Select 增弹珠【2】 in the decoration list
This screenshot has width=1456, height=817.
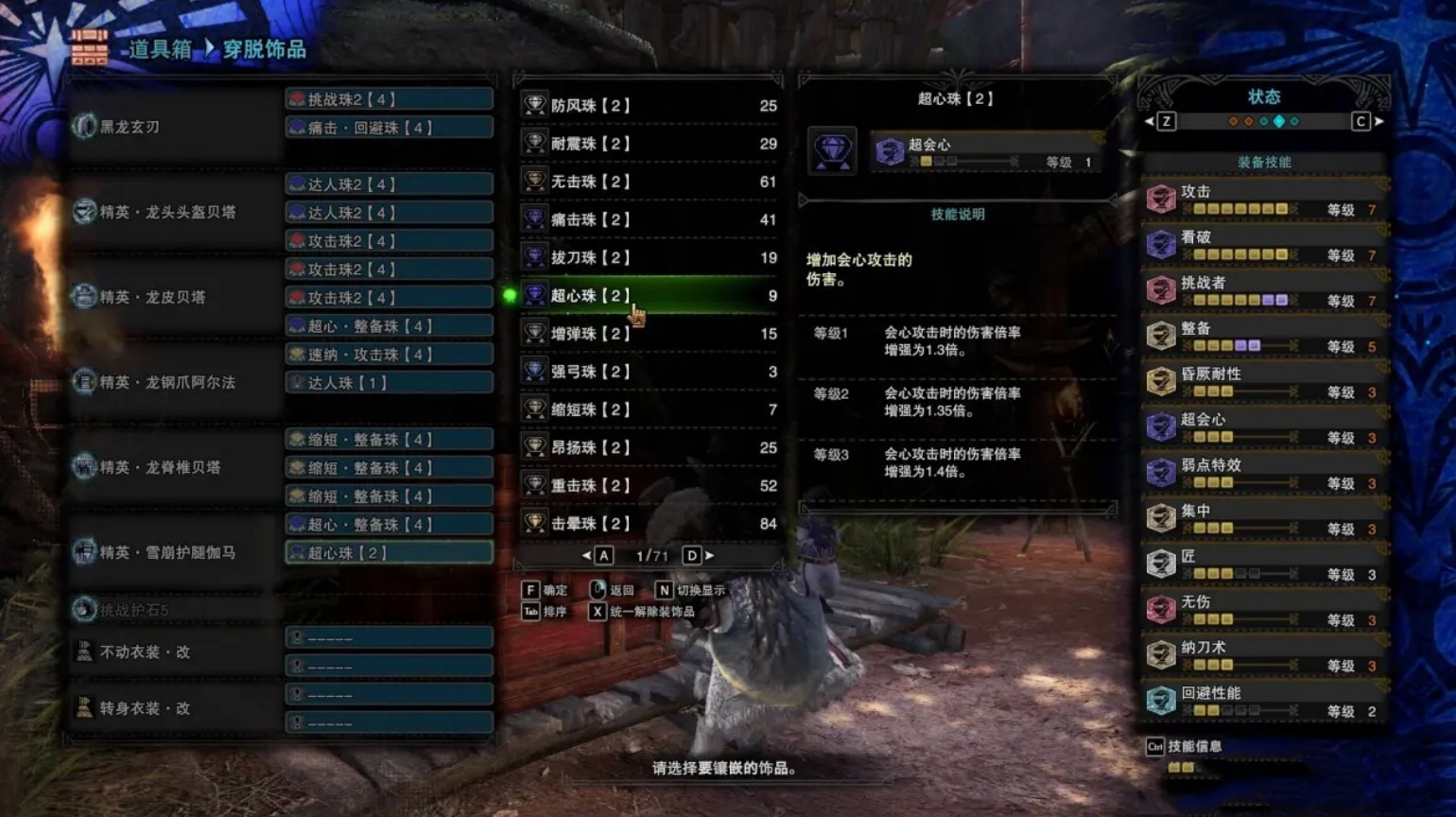tap(649, 334)
